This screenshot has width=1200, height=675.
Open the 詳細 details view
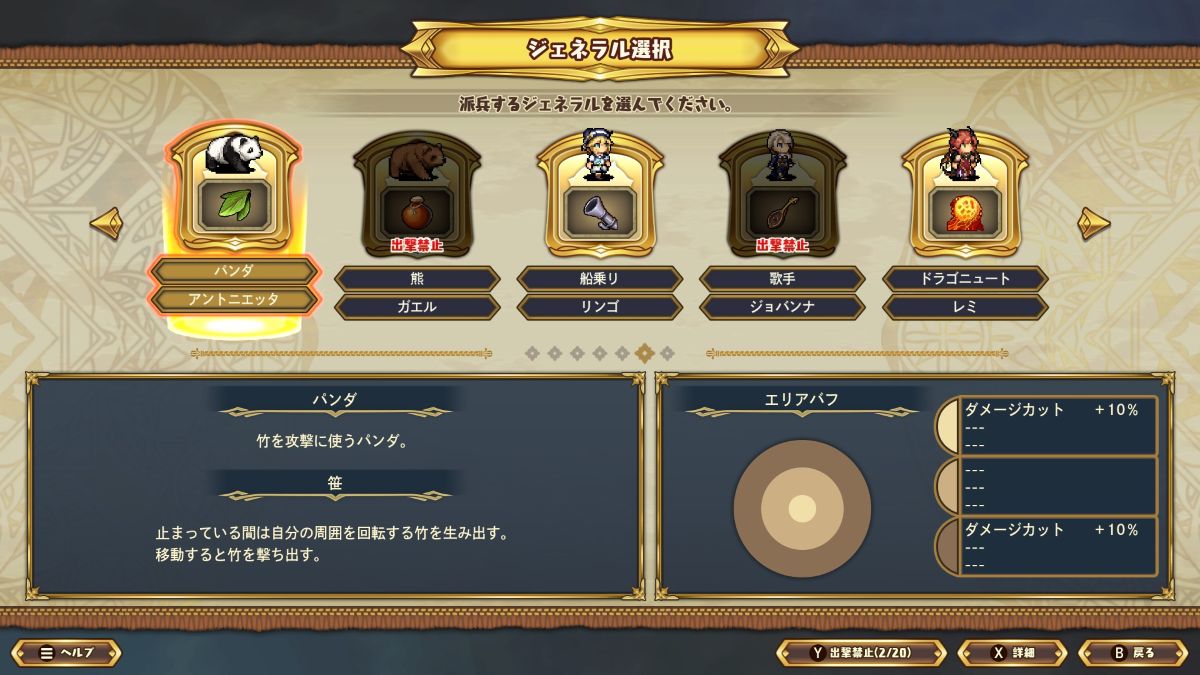tap(1012, 653)
